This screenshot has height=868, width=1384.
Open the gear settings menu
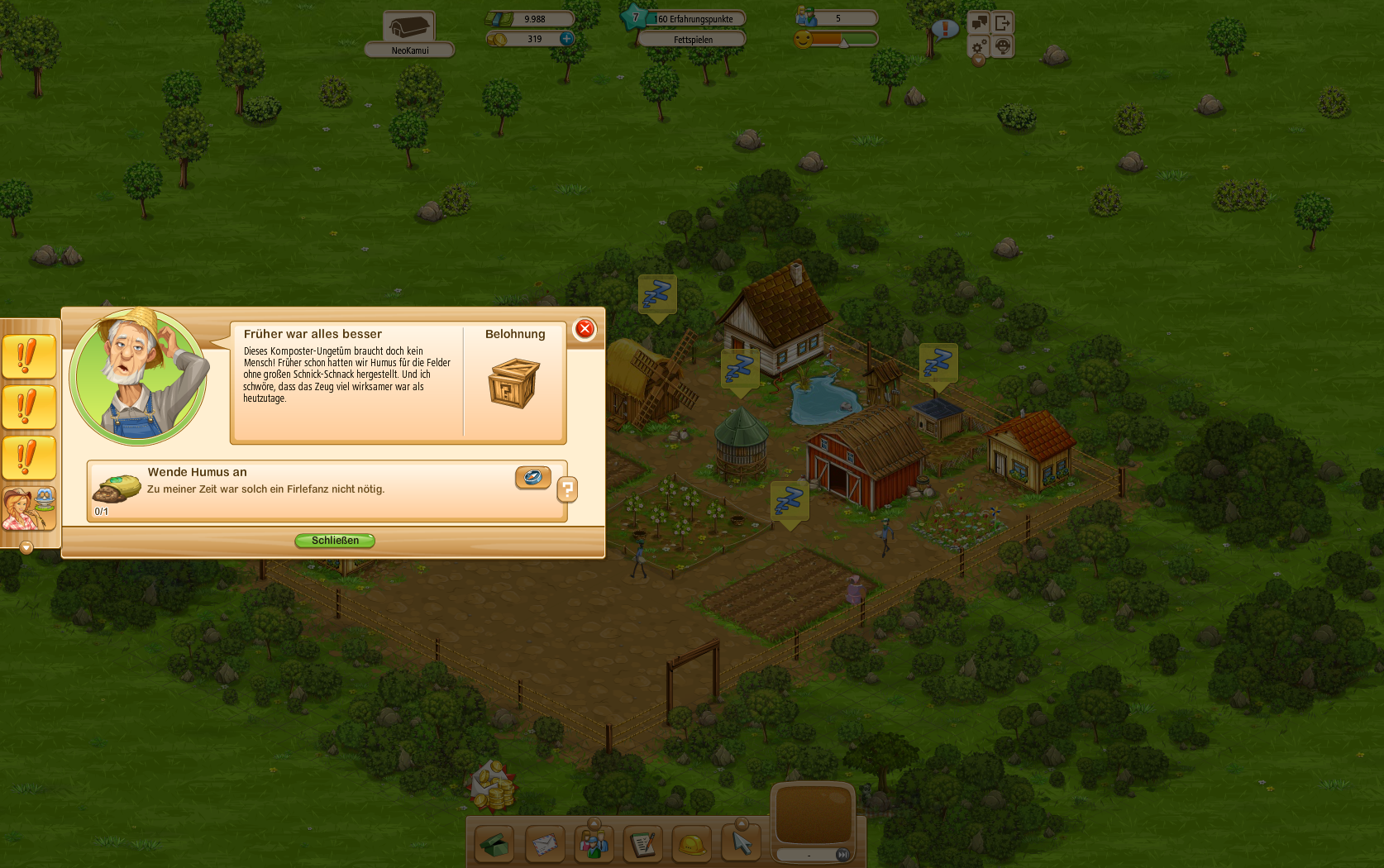coord(979,45)
